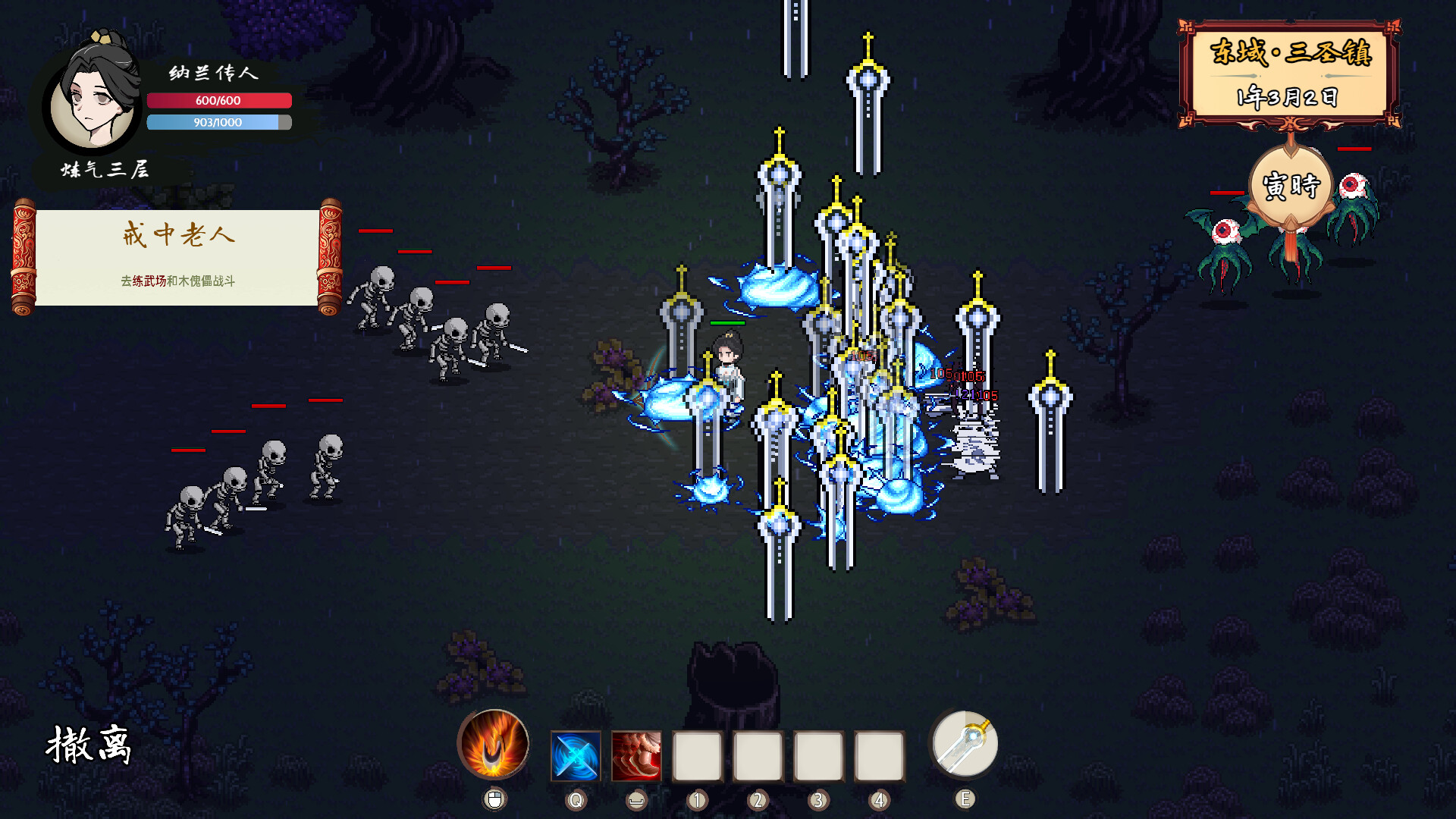This screenshot has height=819, width=1456.
Task: Toggle the cultivation rank label 炼气三层
Action: coord(105,171)
